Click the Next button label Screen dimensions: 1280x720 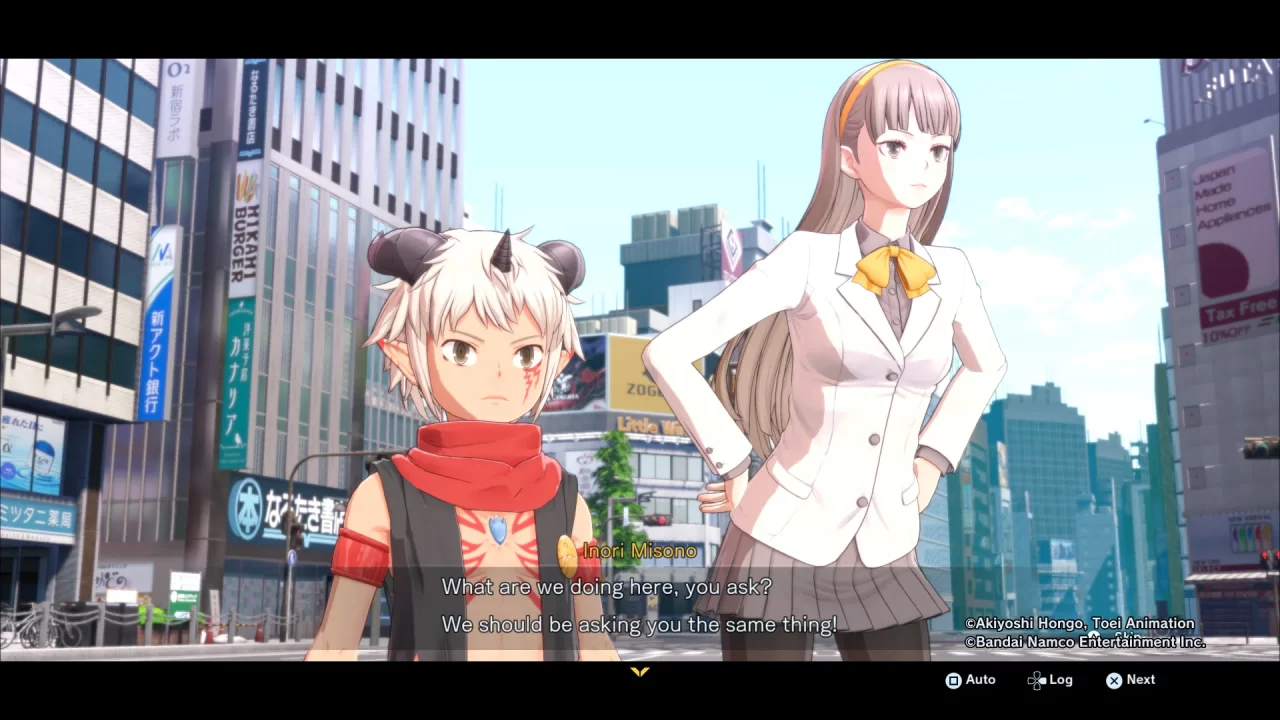(x=1142, y=680)
